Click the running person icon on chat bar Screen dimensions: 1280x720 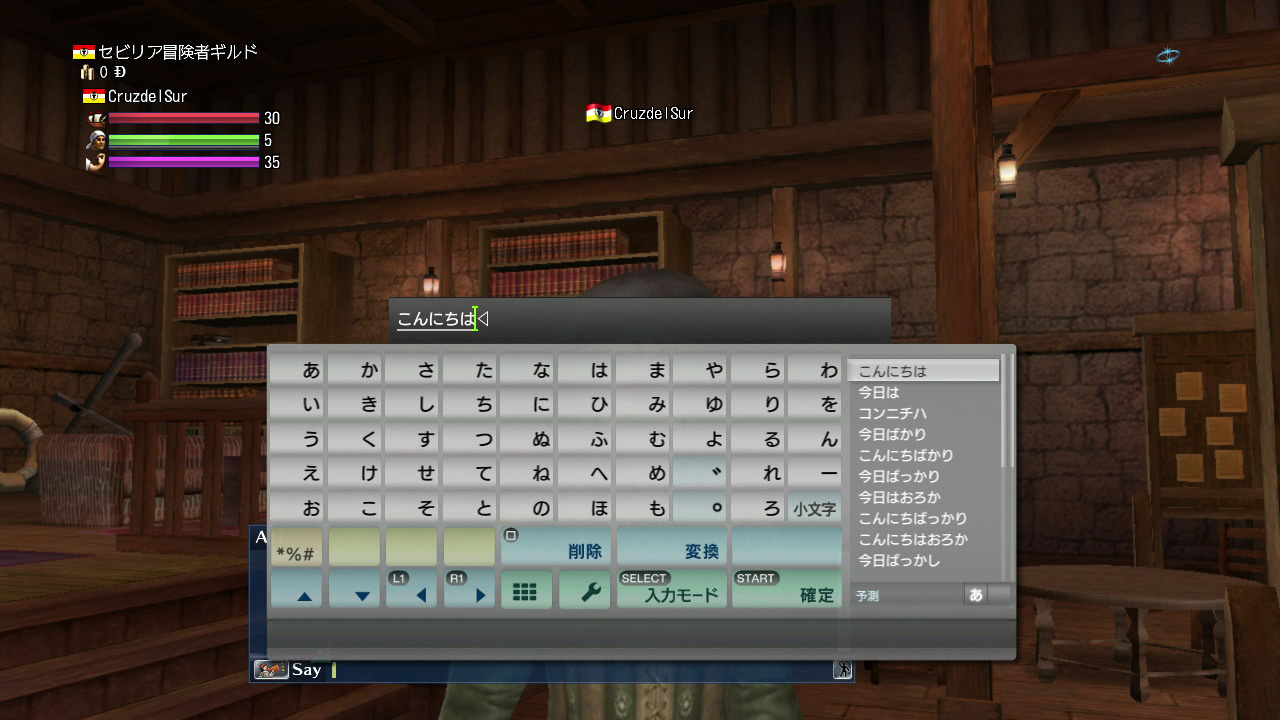[840, 670]
